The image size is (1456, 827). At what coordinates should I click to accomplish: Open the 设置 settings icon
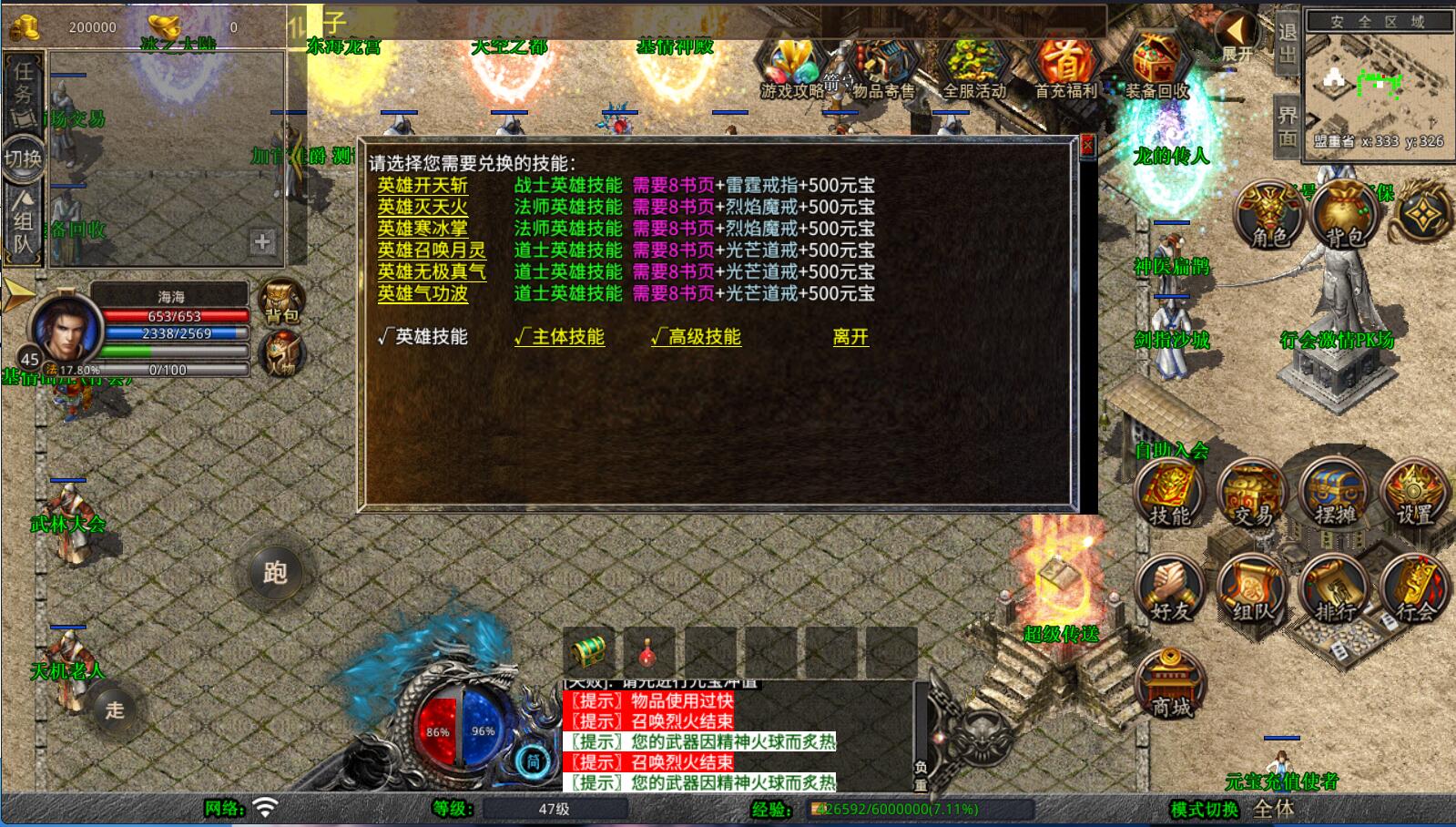(x=1415, y=495)
